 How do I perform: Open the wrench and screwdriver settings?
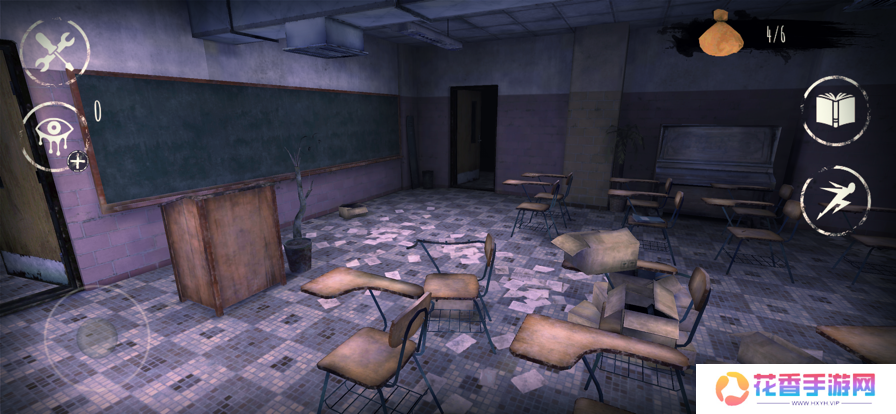pos(55,52)
